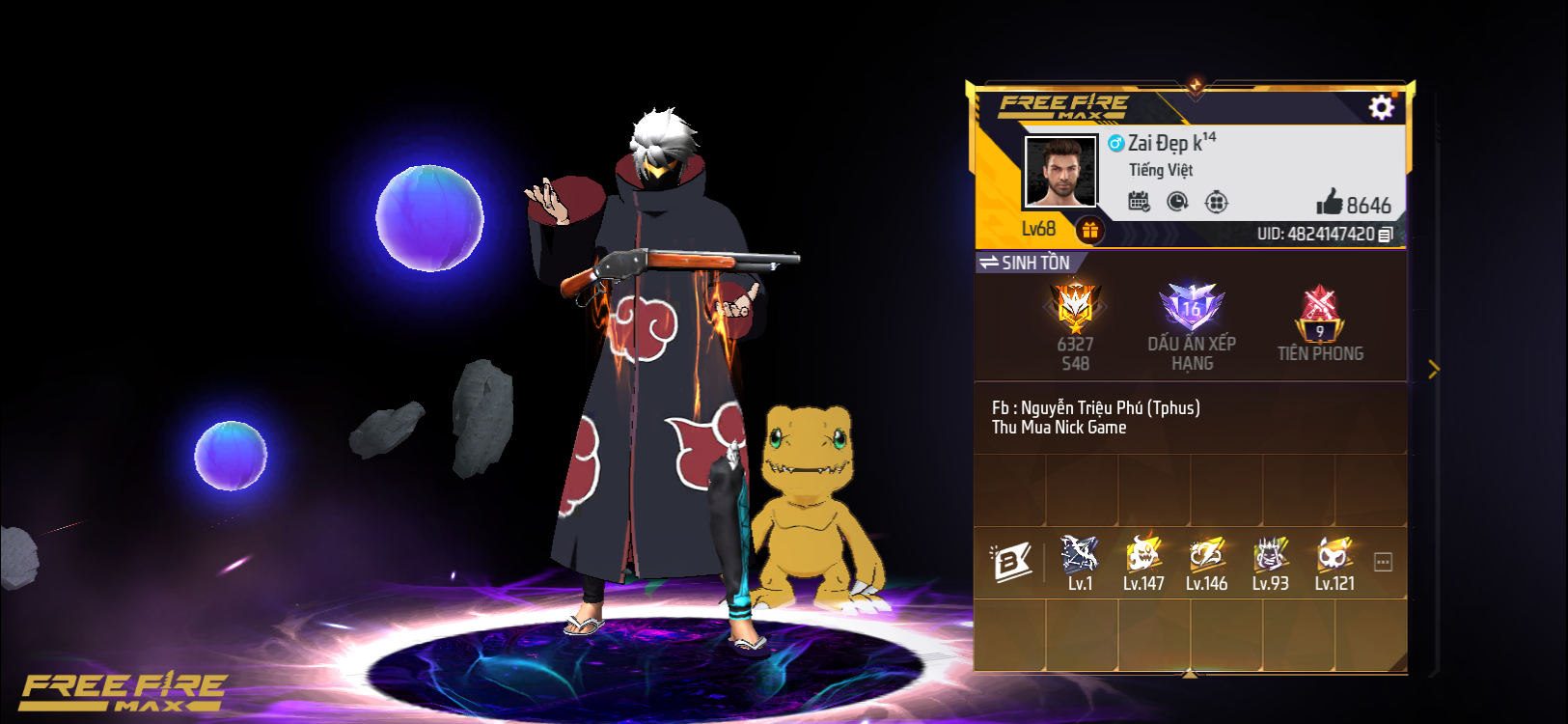1568x724 pixels.
Task: Click the male gender symbol beside the nickname
Action: pyautogui.click(x=1118, y=142)
